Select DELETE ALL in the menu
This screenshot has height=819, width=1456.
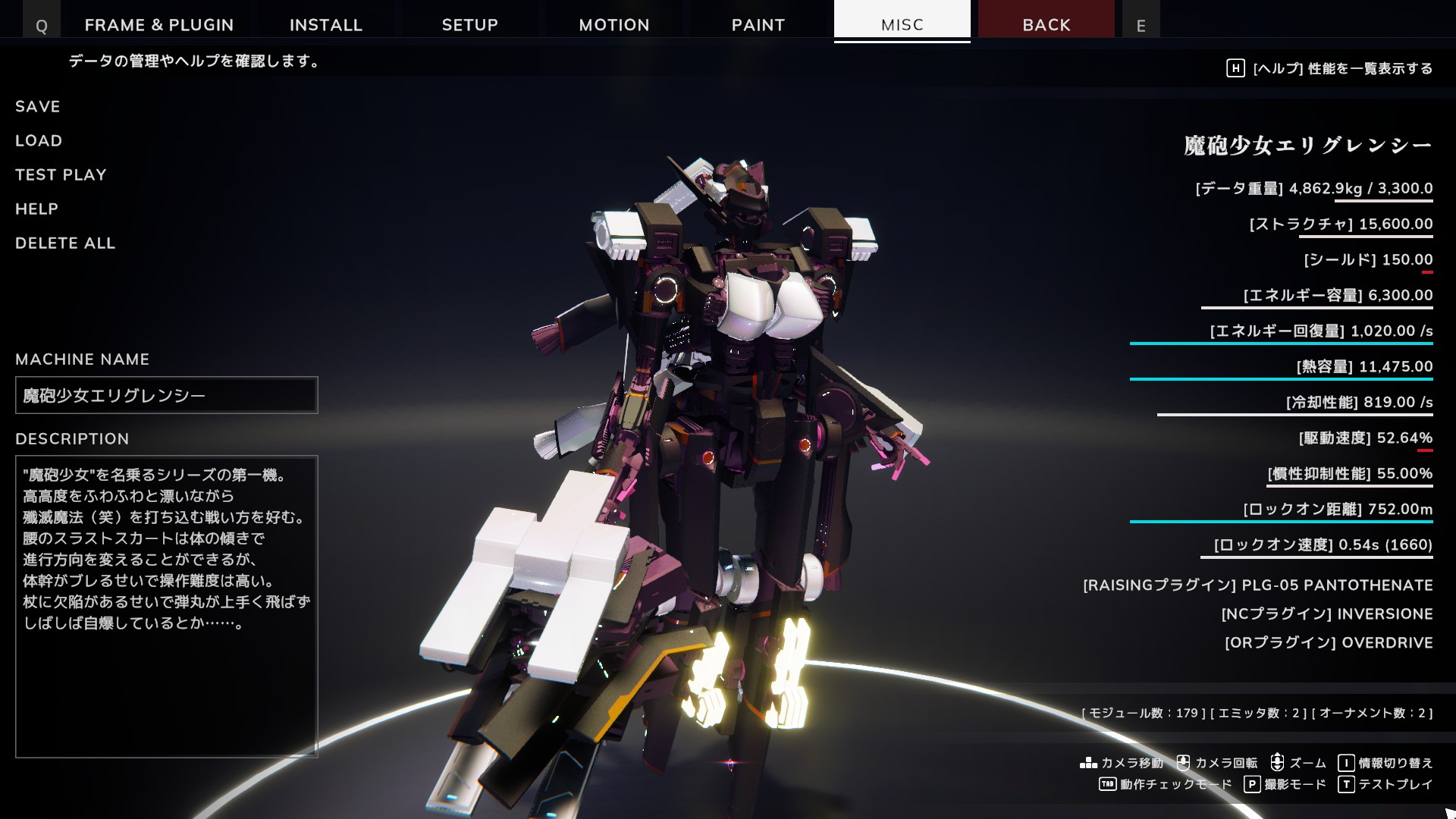(65, 243)
